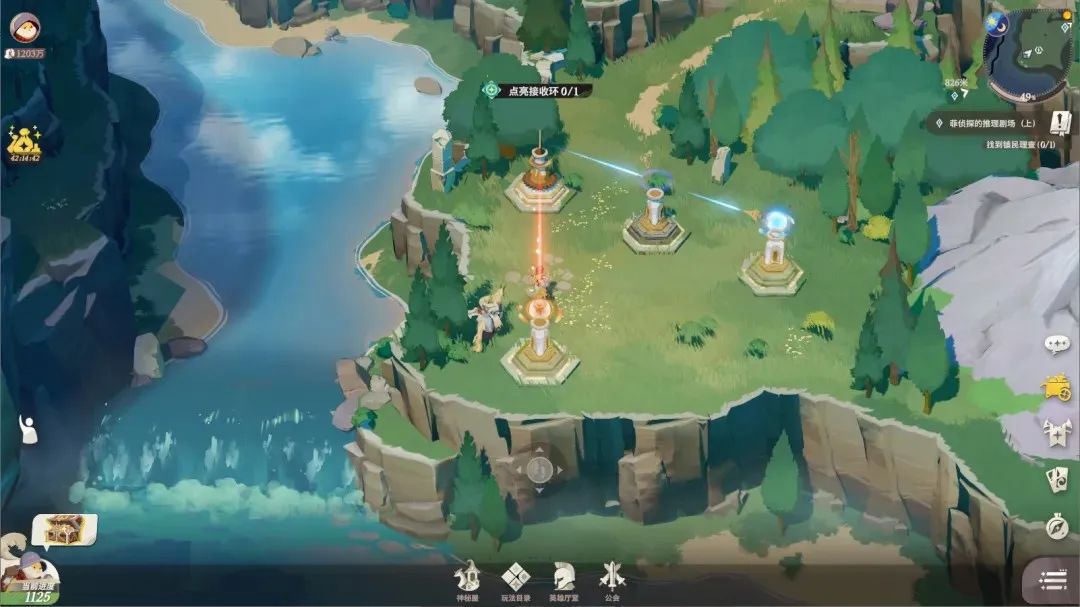Open the playing cards icon
Viewport: 1080px width, 607px height.
(1057, 480)
